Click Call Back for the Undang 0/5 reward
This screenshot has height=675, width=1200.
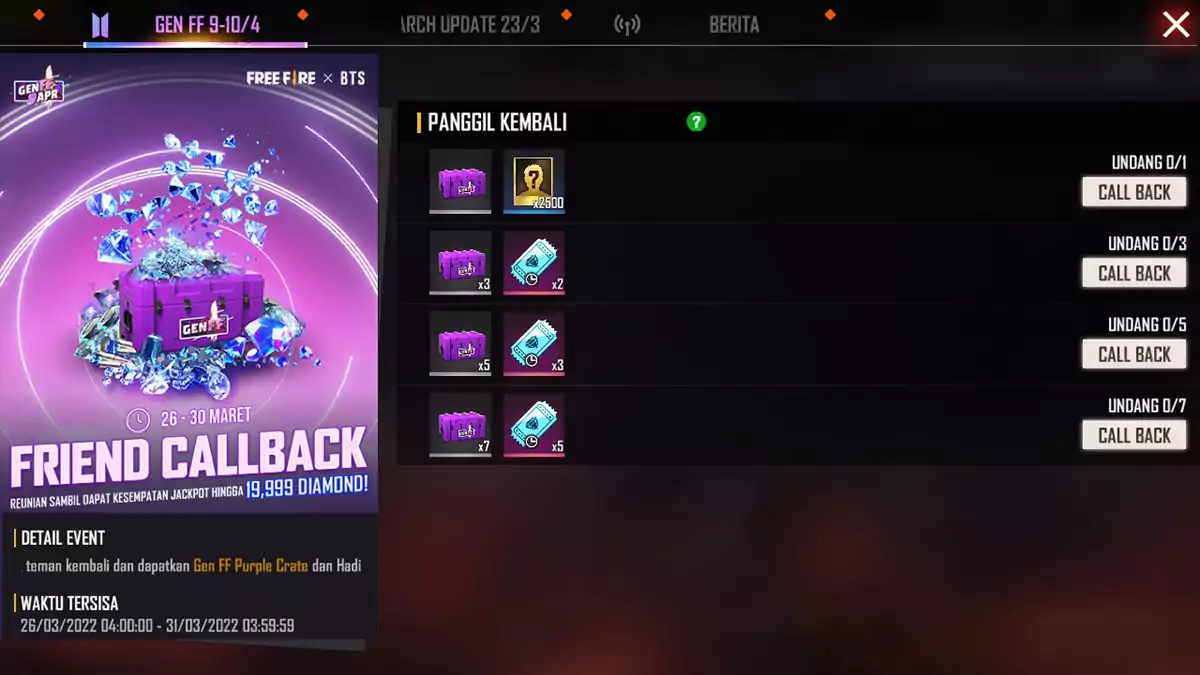pos(1134,354)
